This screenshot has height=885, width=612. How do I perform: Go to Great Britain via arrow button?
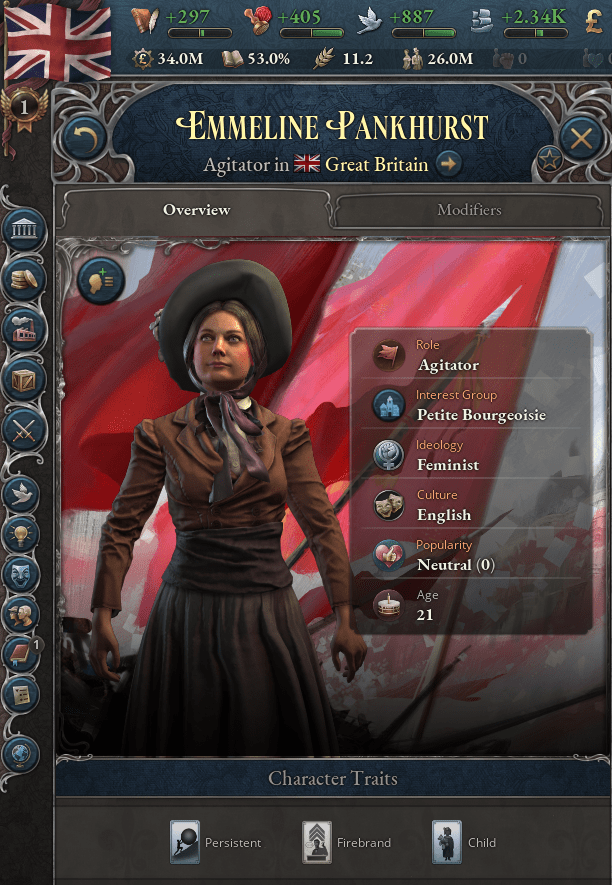tap(449, 164)
